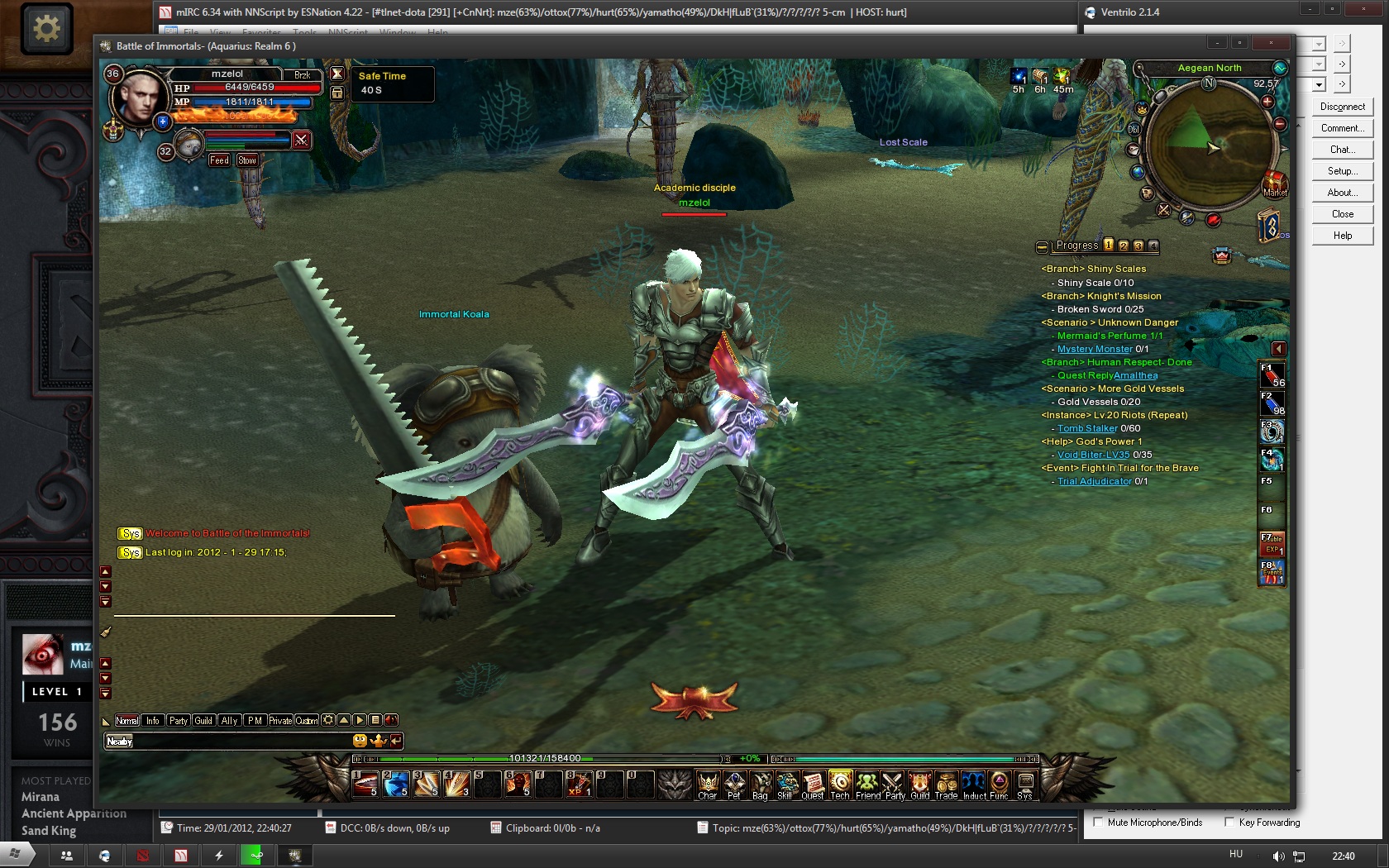
Task: Select the Info chat tab
Action: tap(153, 721)
